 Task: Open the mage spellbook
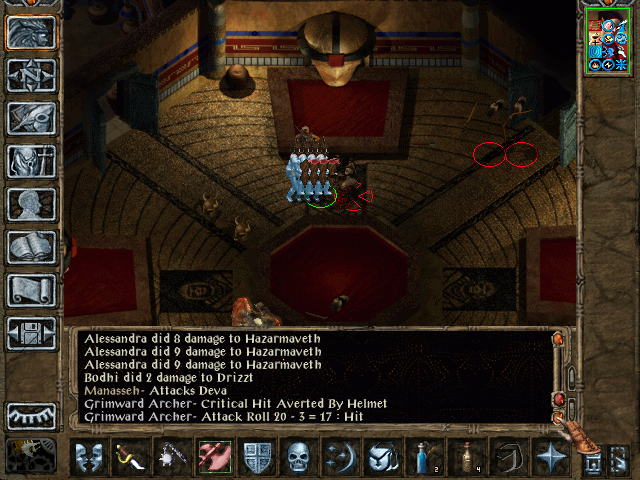click(x=31, y=247)
